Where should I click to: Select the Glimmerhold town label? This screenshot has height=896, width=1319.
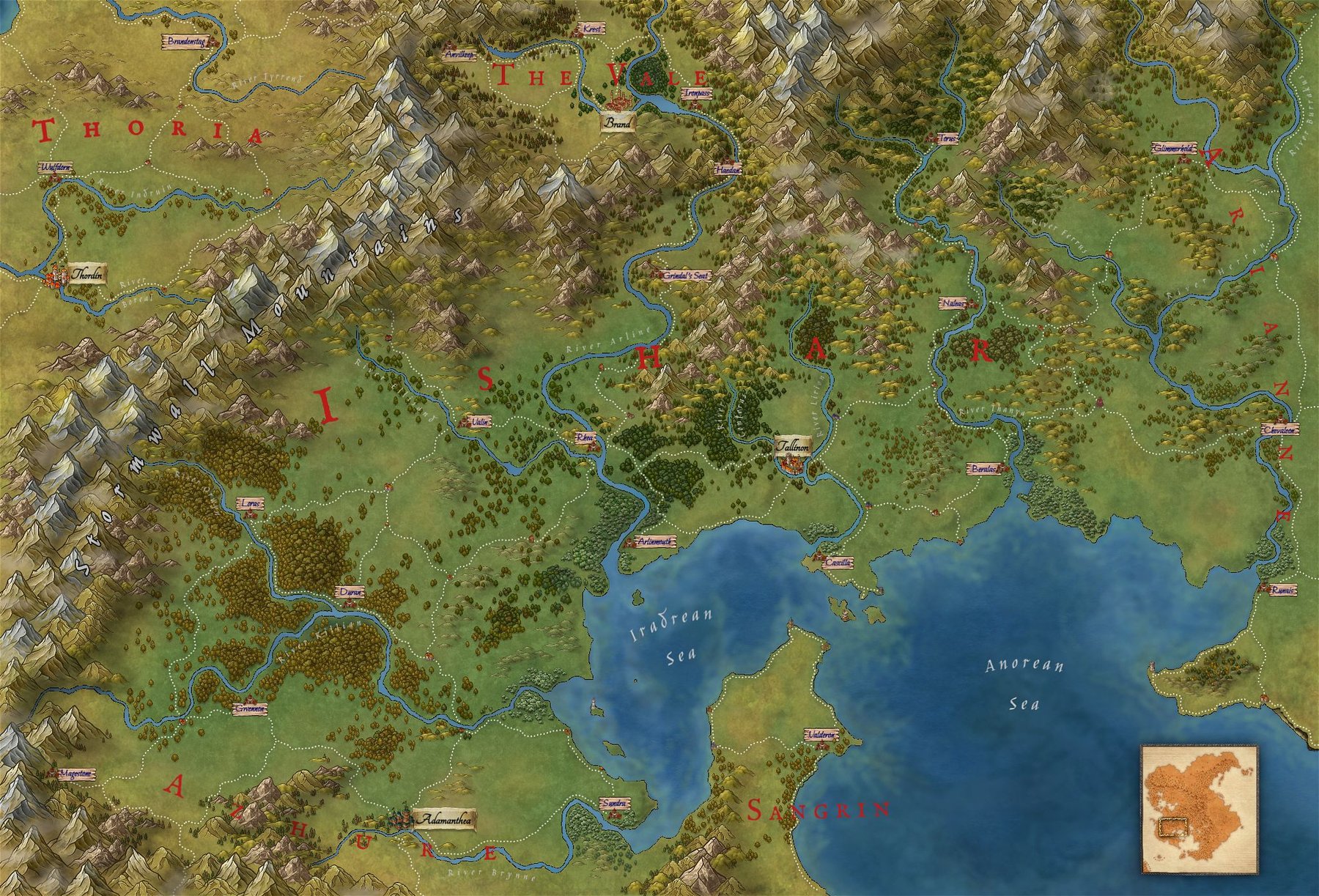click(x=1174, y=148)
